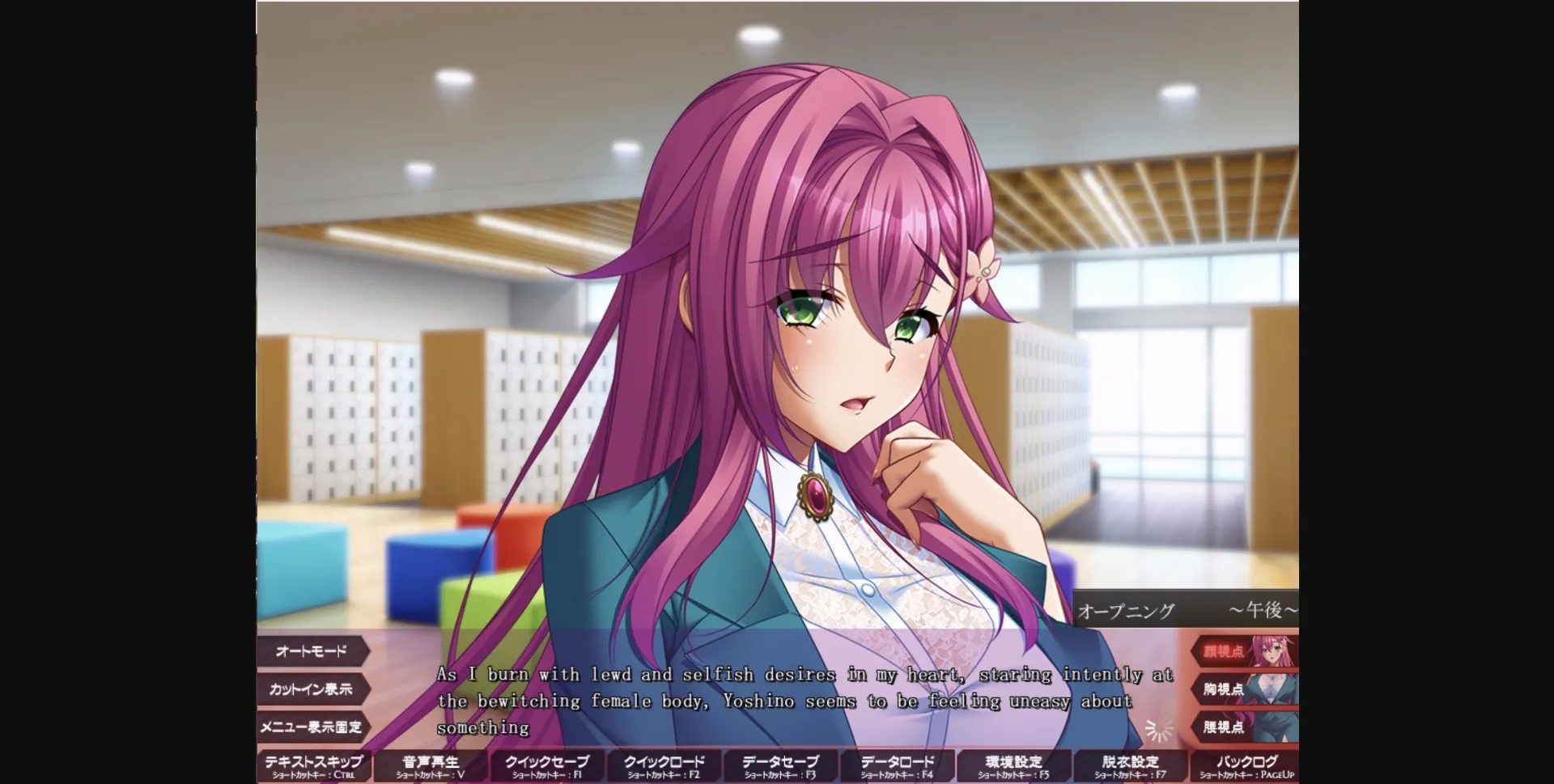Toggle オートモード auto mode on
Image resolution: width=1554 pixels, height=784 pixels.
[312, 651]
